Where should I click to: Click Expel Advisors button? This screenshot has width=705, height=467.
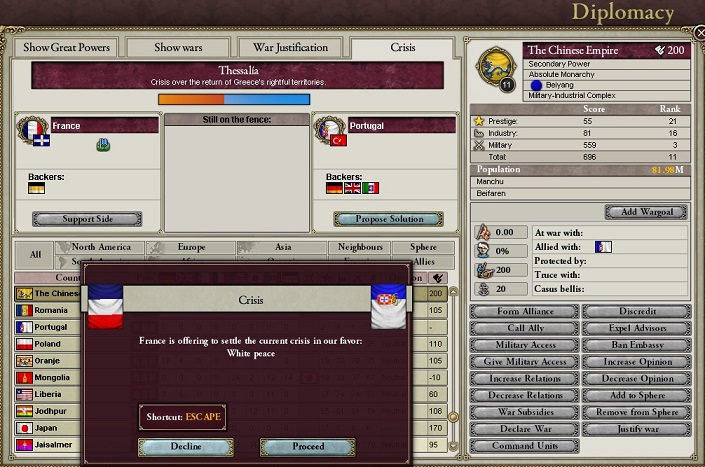[x=636, y=328]
